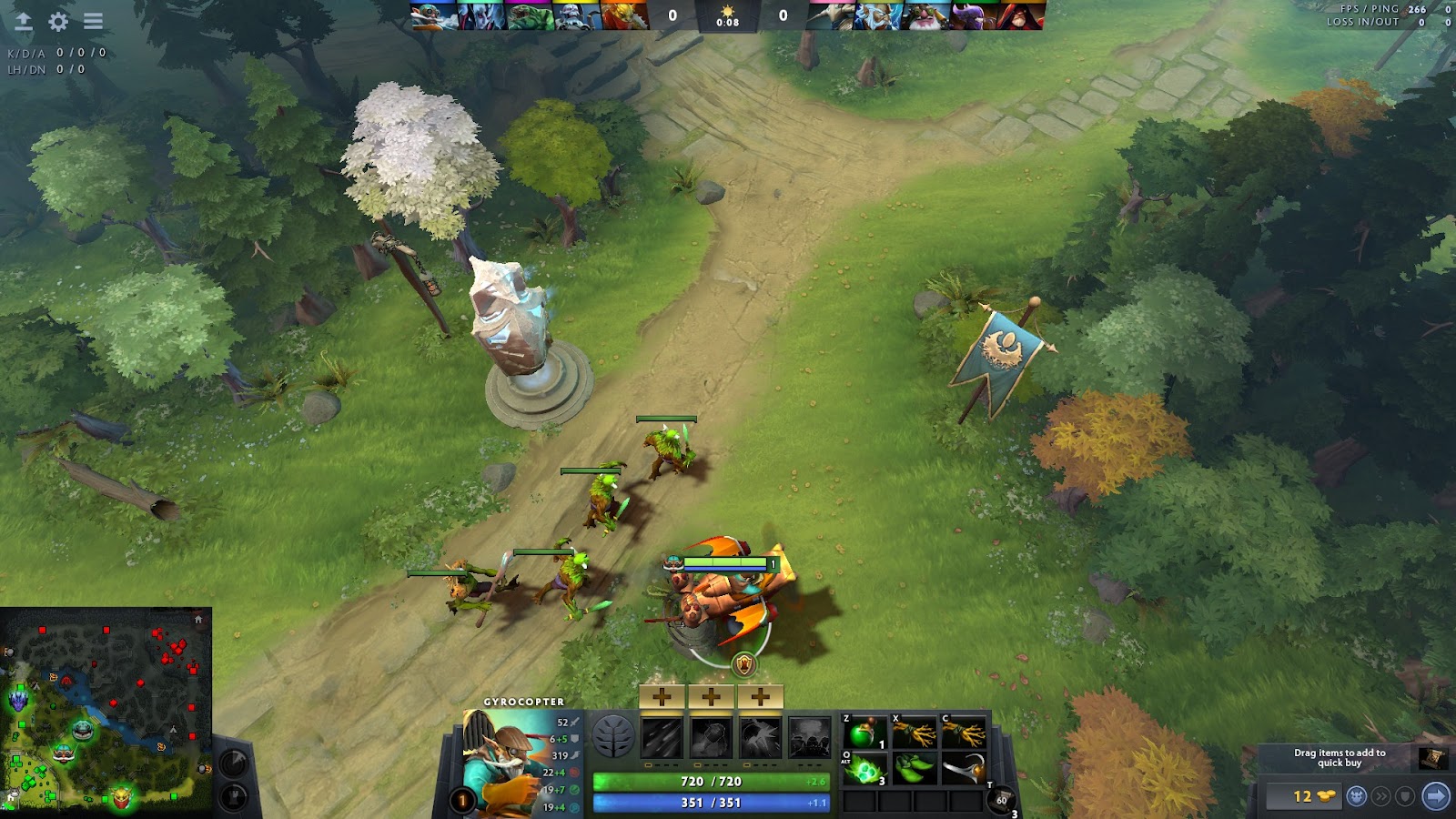Viewport: 1456px width, 819px height.
Task: Open the dashboard with the arrow button
Action: click(24, 21)
